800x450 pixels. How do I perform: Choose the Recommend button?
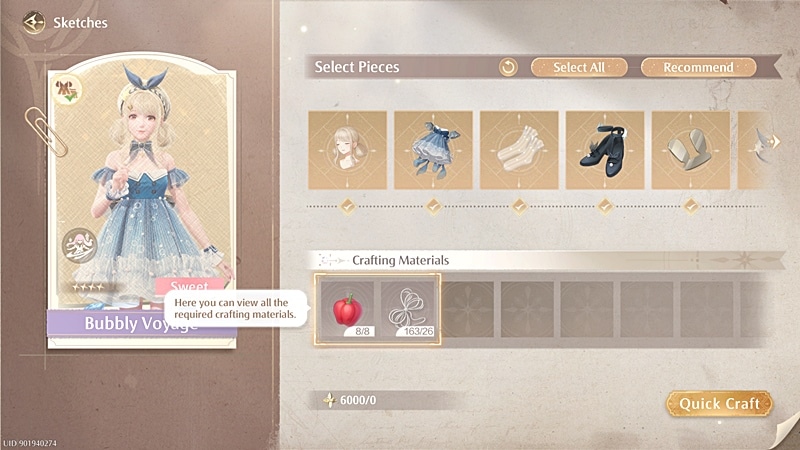[698, 67]
